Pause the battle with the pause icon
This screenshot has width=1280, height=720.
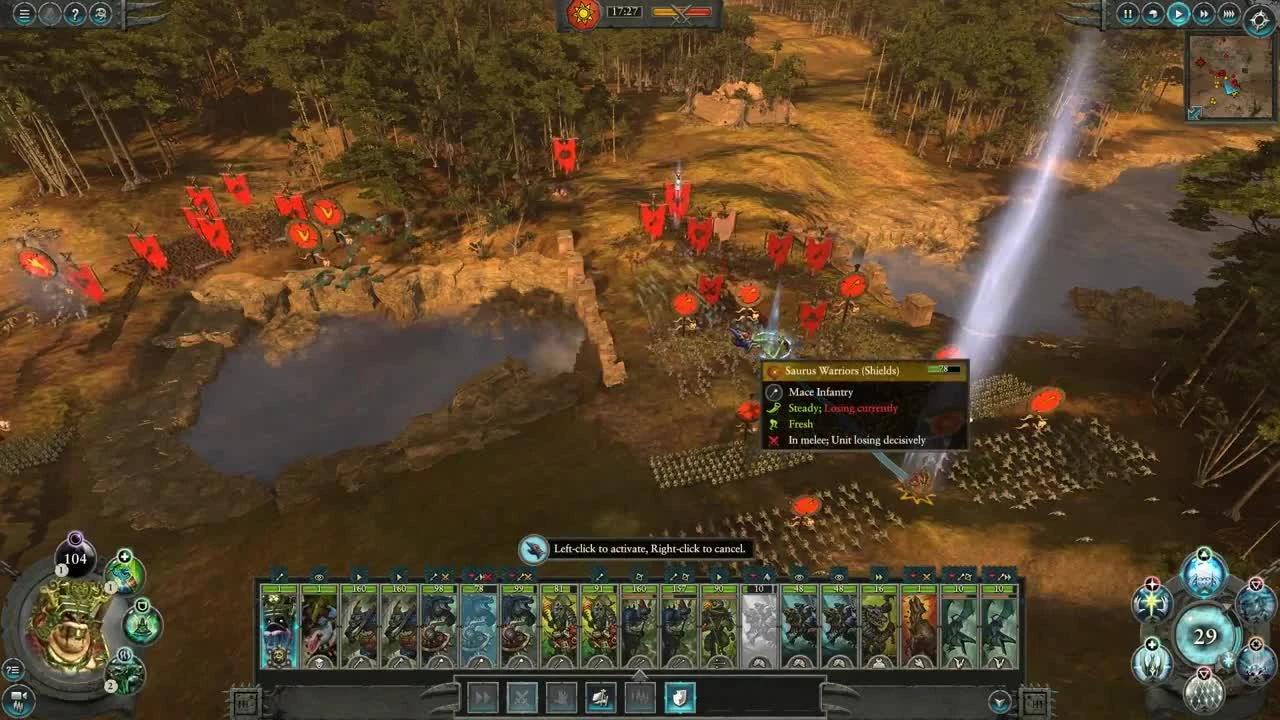(x=1128, y=13)
